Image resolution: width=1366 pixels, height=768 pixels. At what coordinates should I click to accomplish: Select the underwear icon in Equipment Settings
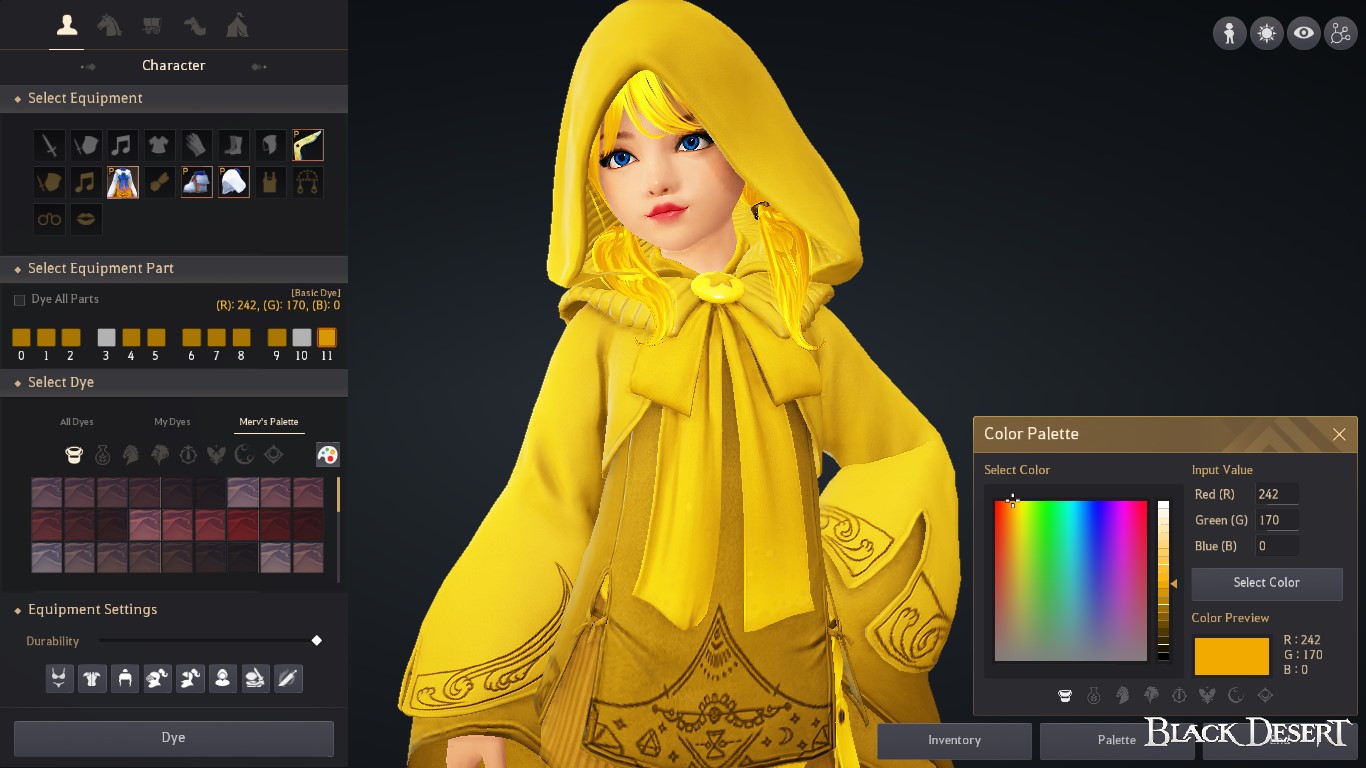(59, 678)
